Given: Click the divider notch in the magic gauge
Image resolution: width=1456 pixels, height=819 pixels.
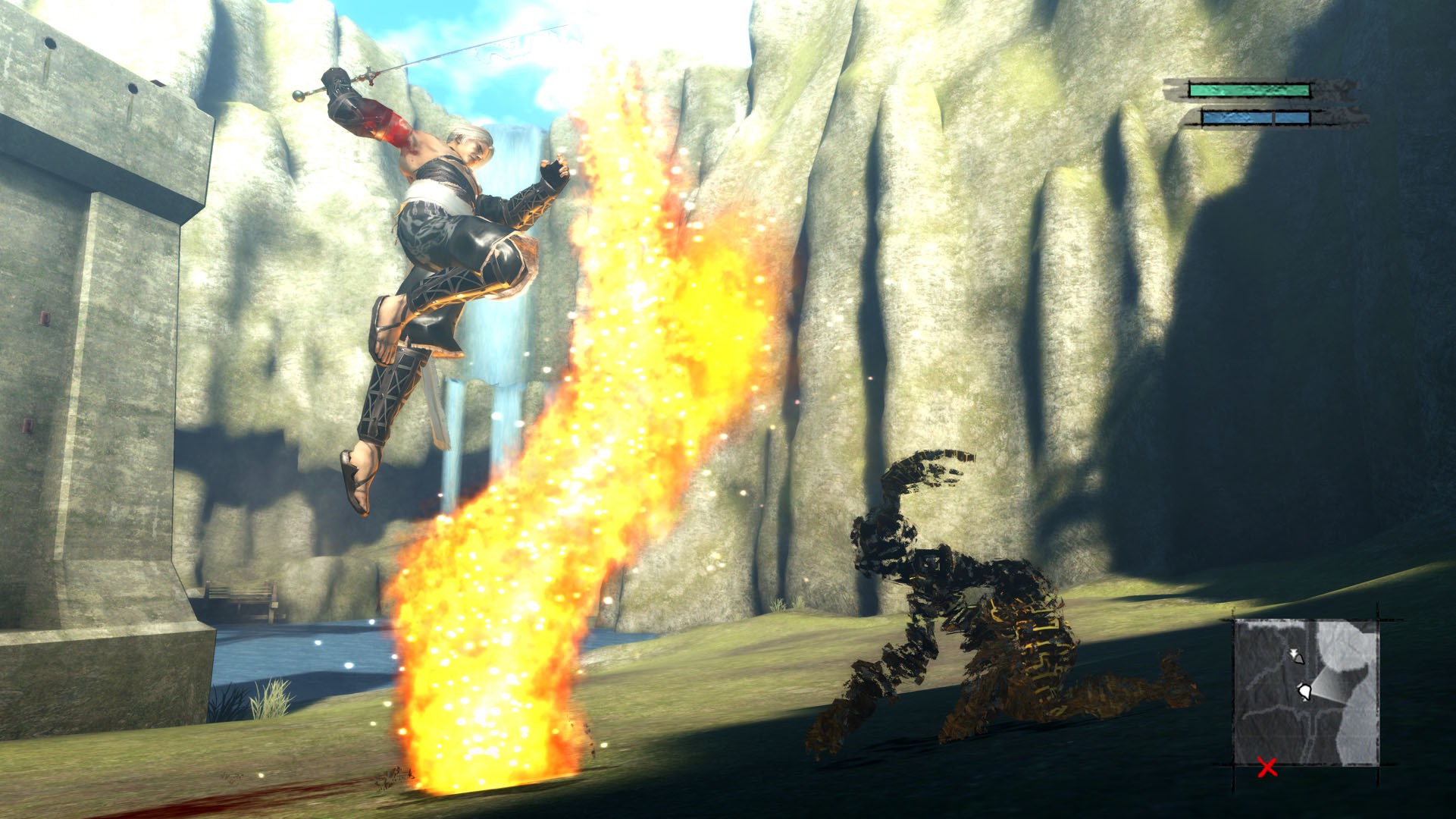Looking at the screenshot, I should pos(1273,118).
